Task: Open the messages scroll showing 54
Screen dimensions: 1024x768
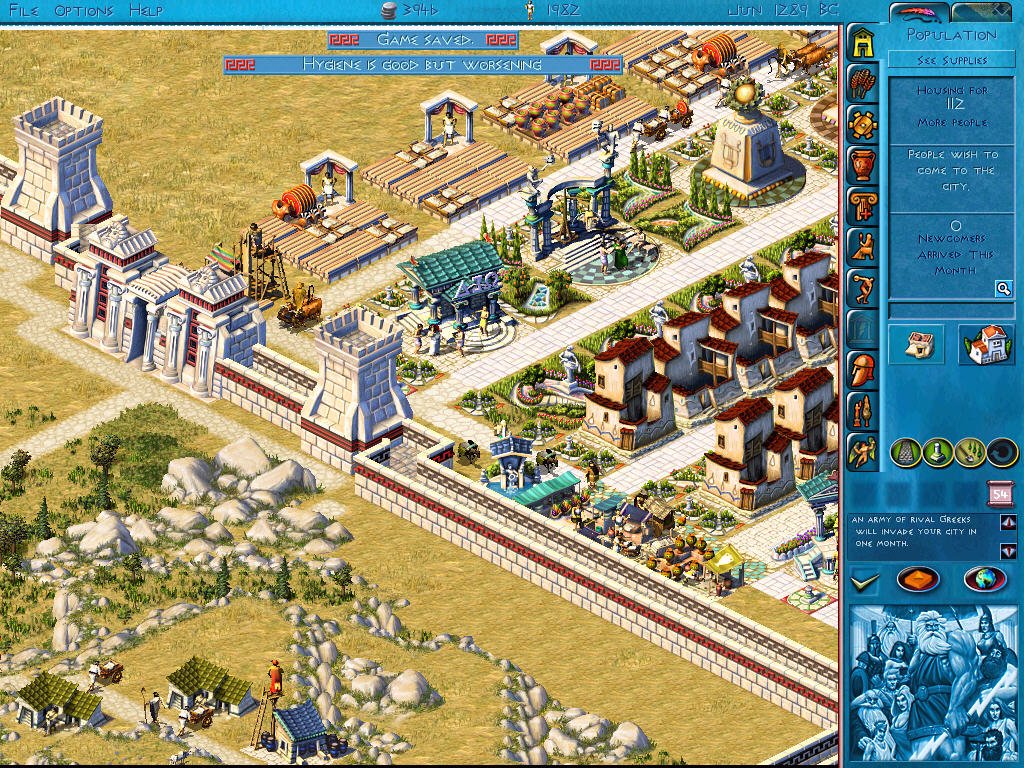Action: pos(1000,493)
